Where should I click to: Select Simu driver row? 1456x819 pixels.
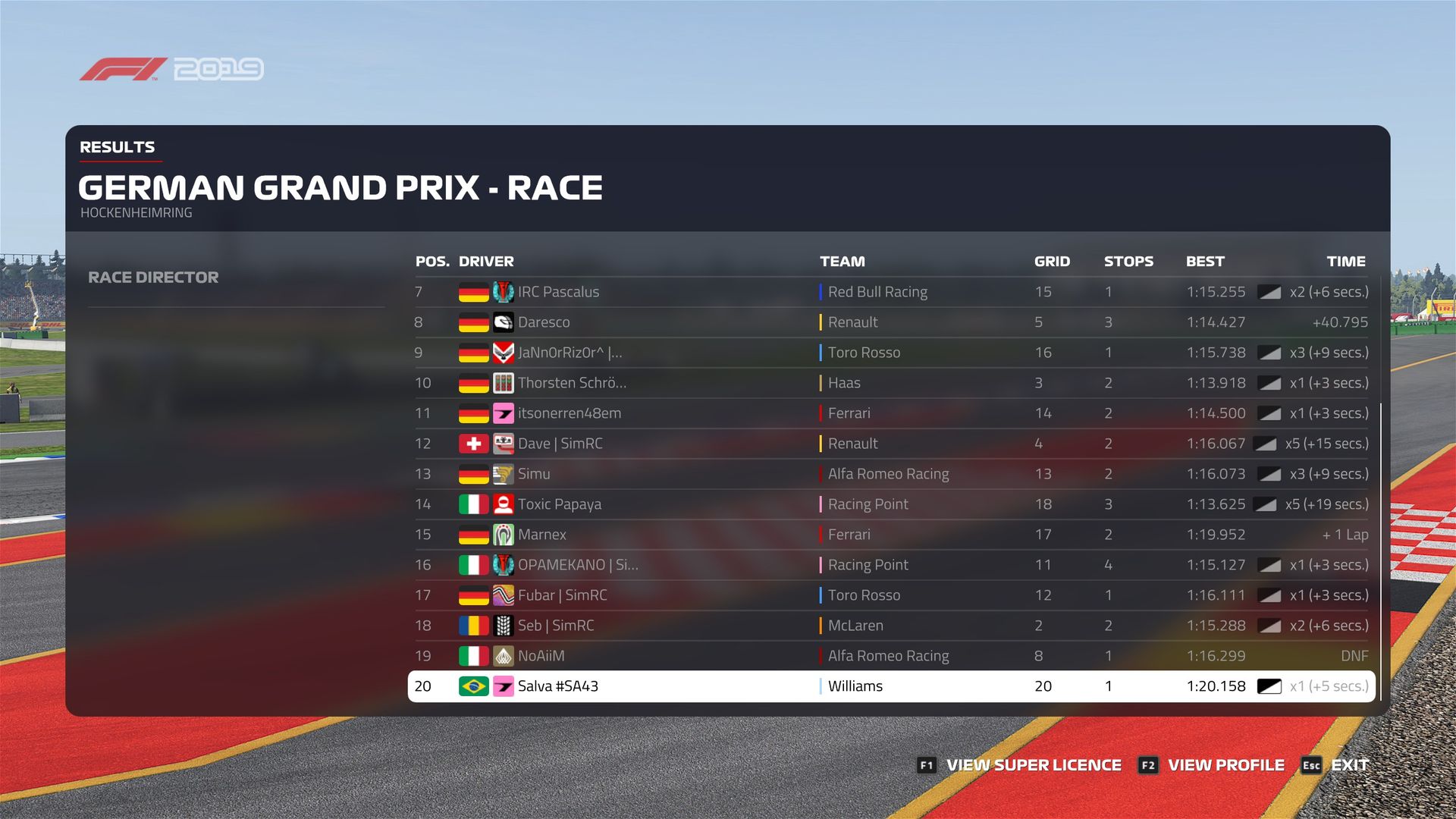[x=891, y=474]
